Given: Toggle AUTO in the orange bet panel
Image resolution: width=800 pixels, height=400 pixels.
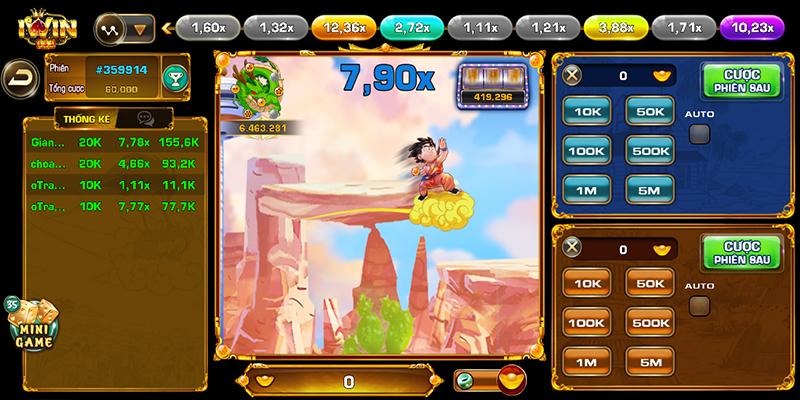Looking at the screenshot, I should click(700, 304).
